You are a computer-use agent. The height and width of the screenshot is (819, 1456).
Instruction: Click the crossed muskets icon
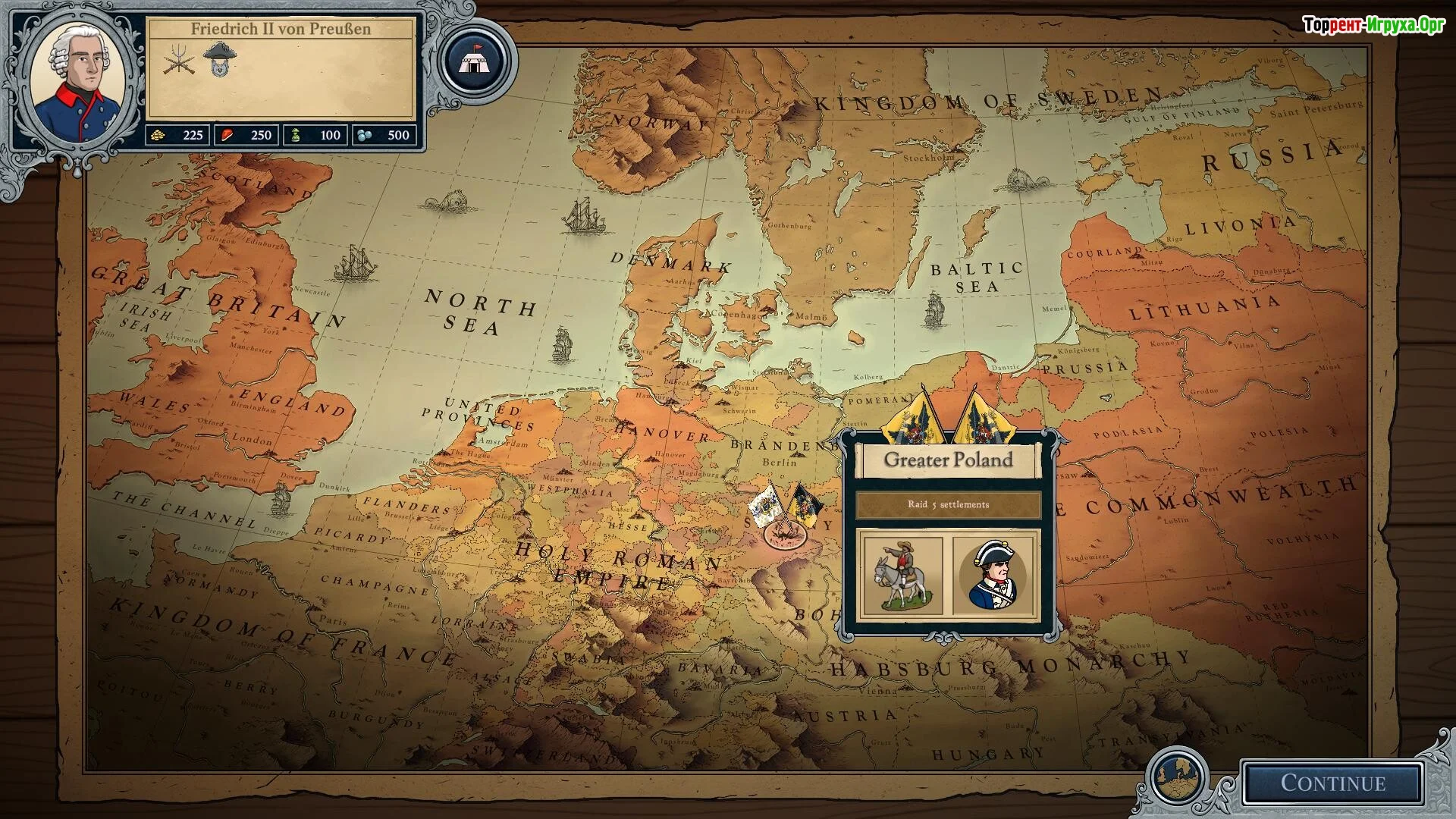(178, 60)
